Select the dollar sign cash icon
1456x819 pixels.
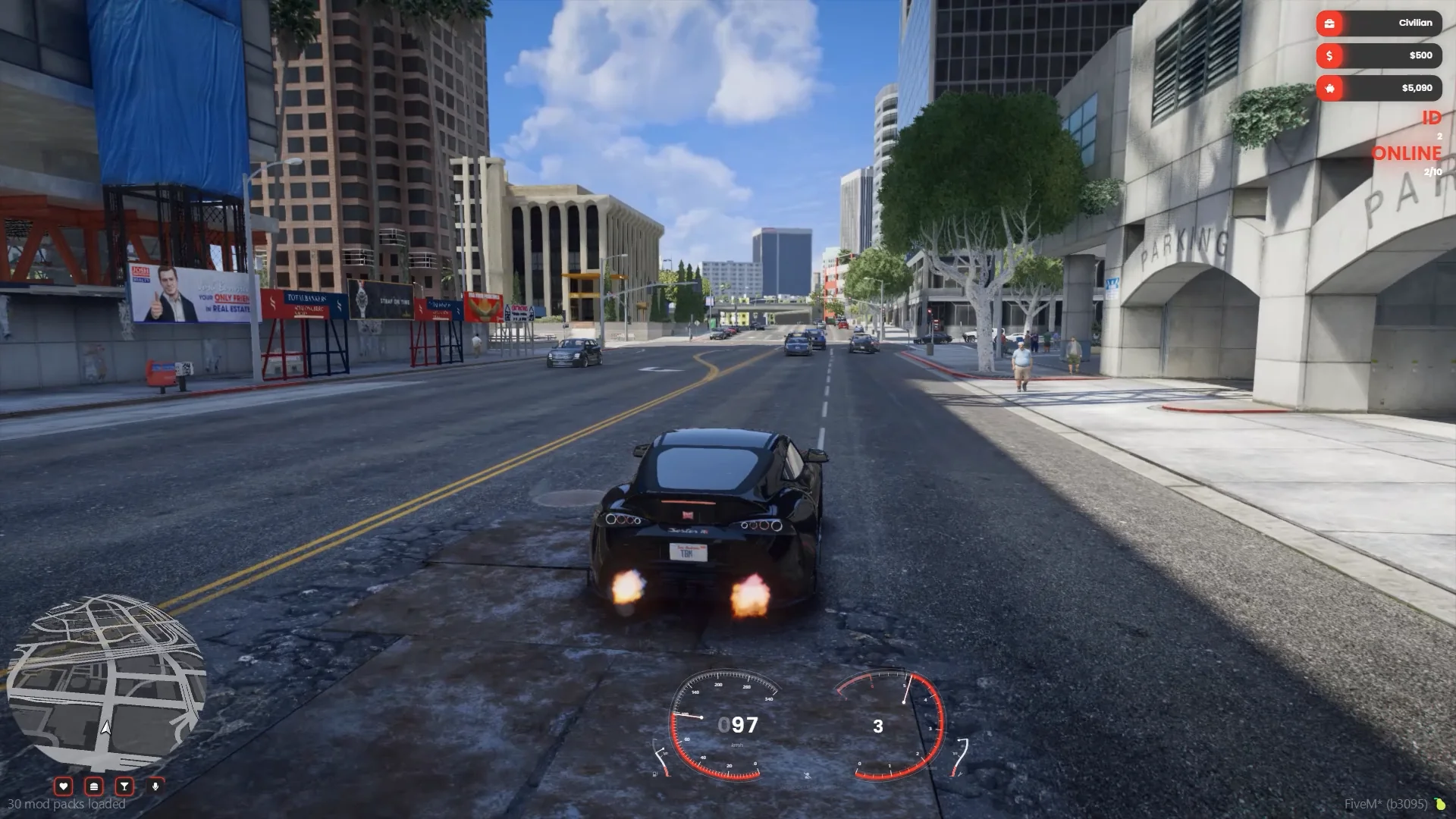click(1329, 56)
